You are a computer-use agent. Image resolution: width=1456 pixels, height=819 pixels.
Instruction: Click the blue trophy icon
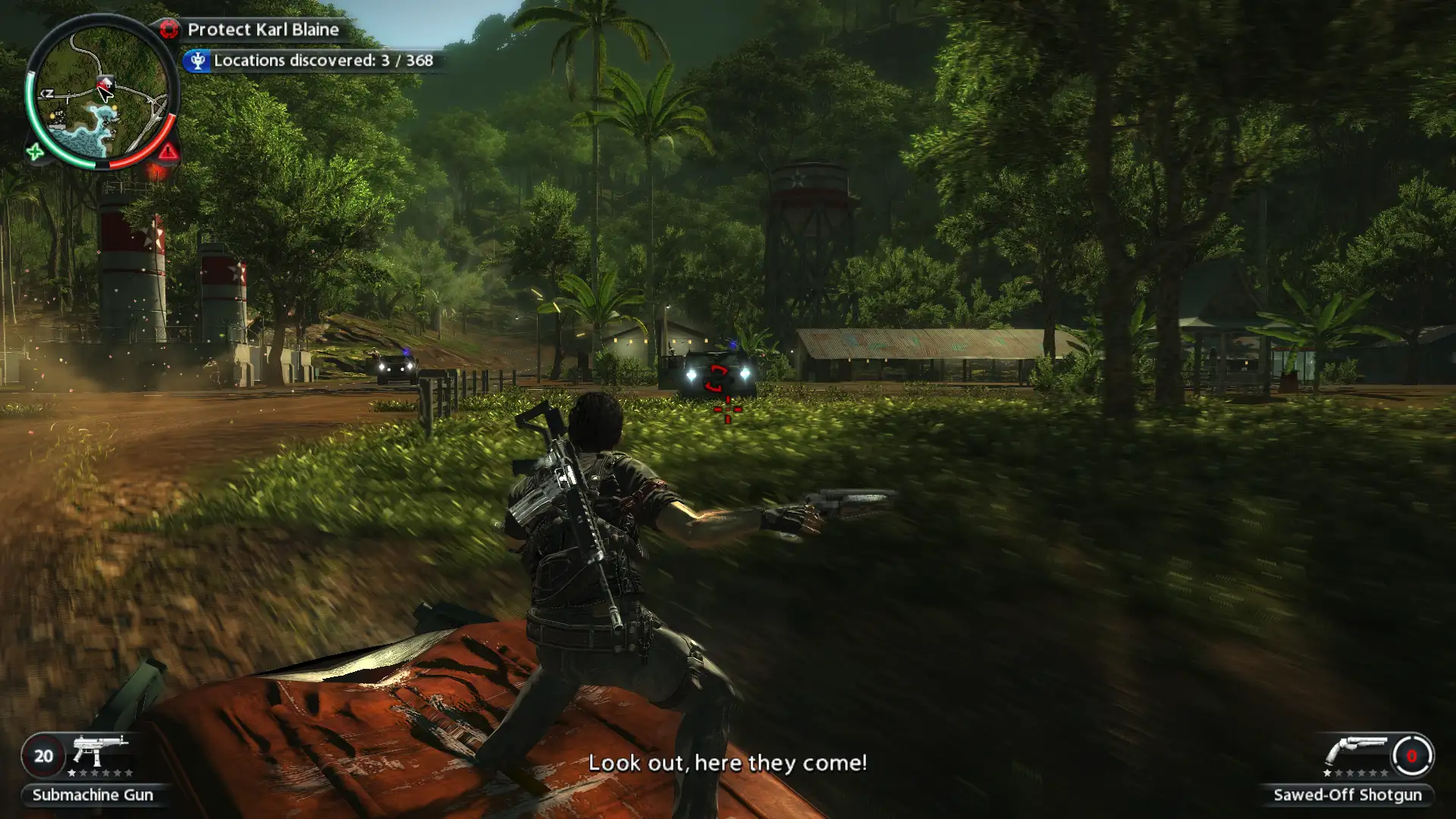[197, 61]
